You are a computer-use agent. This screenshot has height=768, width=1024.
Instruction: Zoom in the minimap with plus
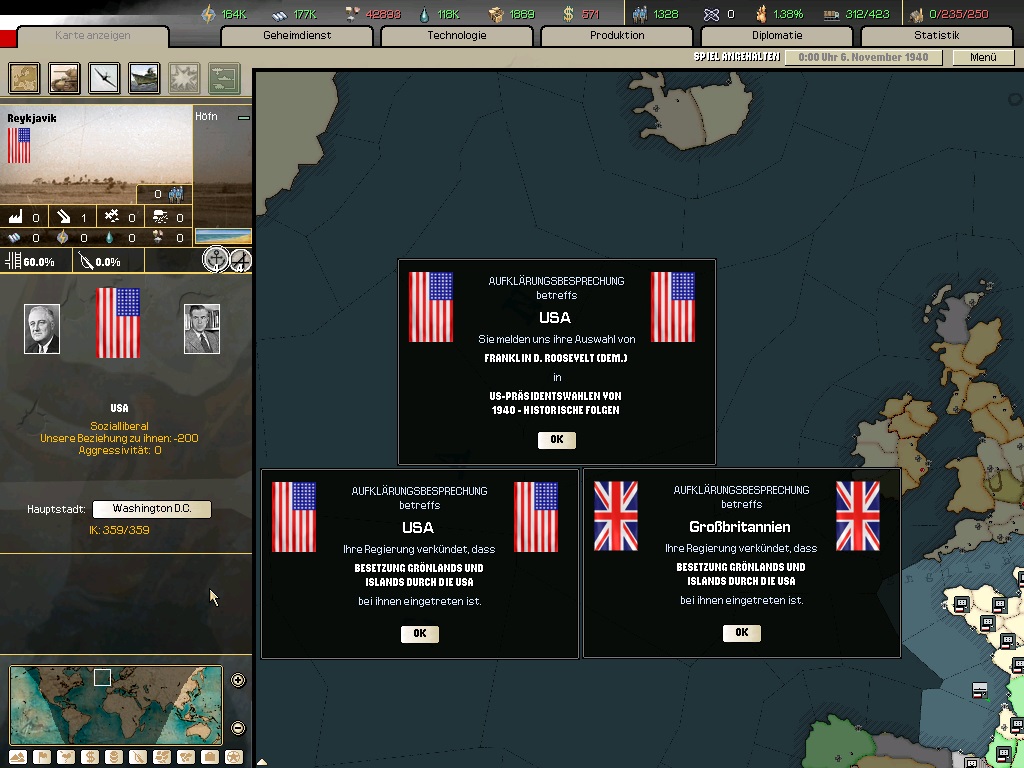238,681
